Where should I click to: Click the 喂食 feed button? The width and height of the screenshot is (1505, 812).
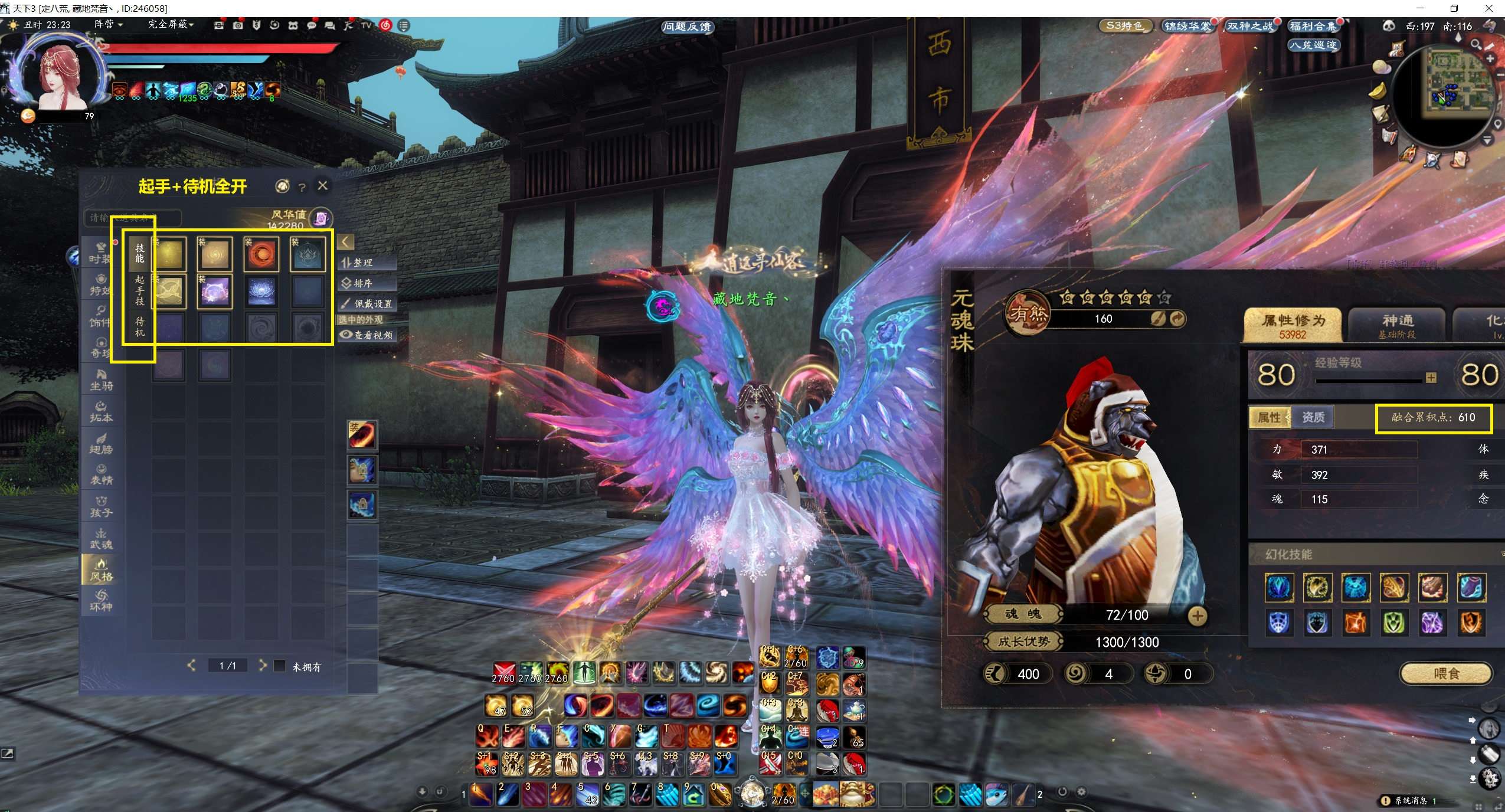[x=1446, y=673]
